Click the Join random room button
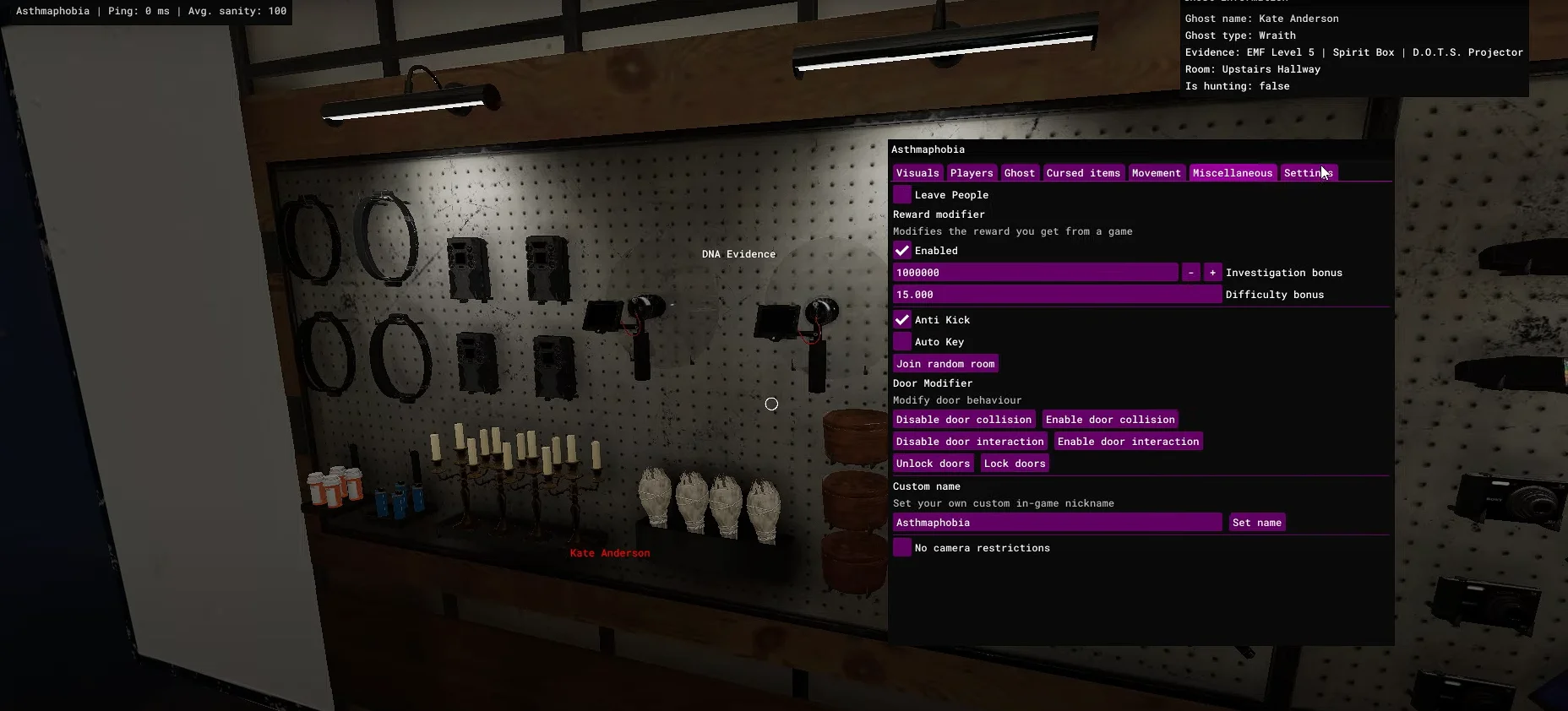 [x=945, y=364]
